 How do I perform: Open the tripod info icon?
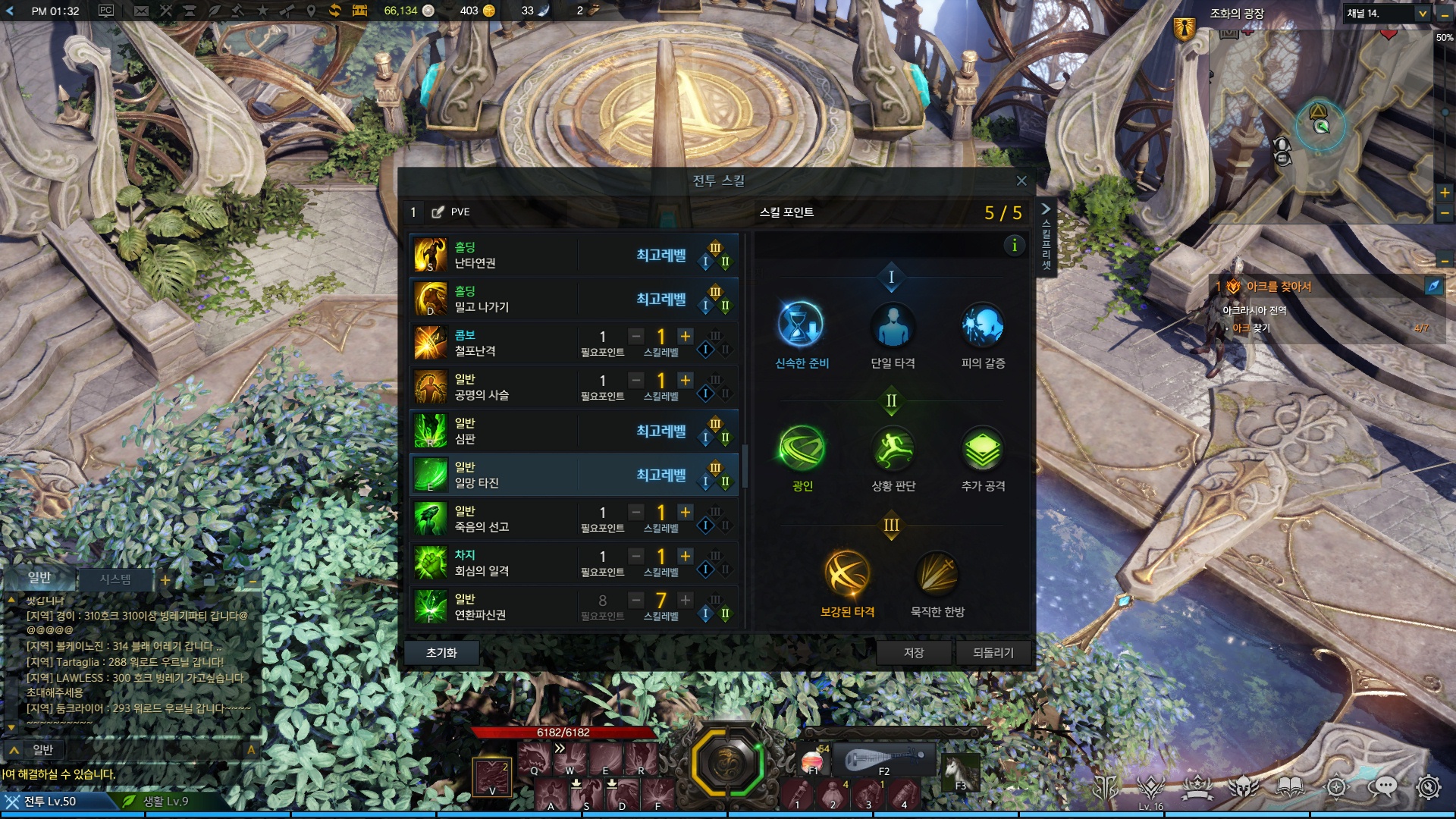(1014, 245)
